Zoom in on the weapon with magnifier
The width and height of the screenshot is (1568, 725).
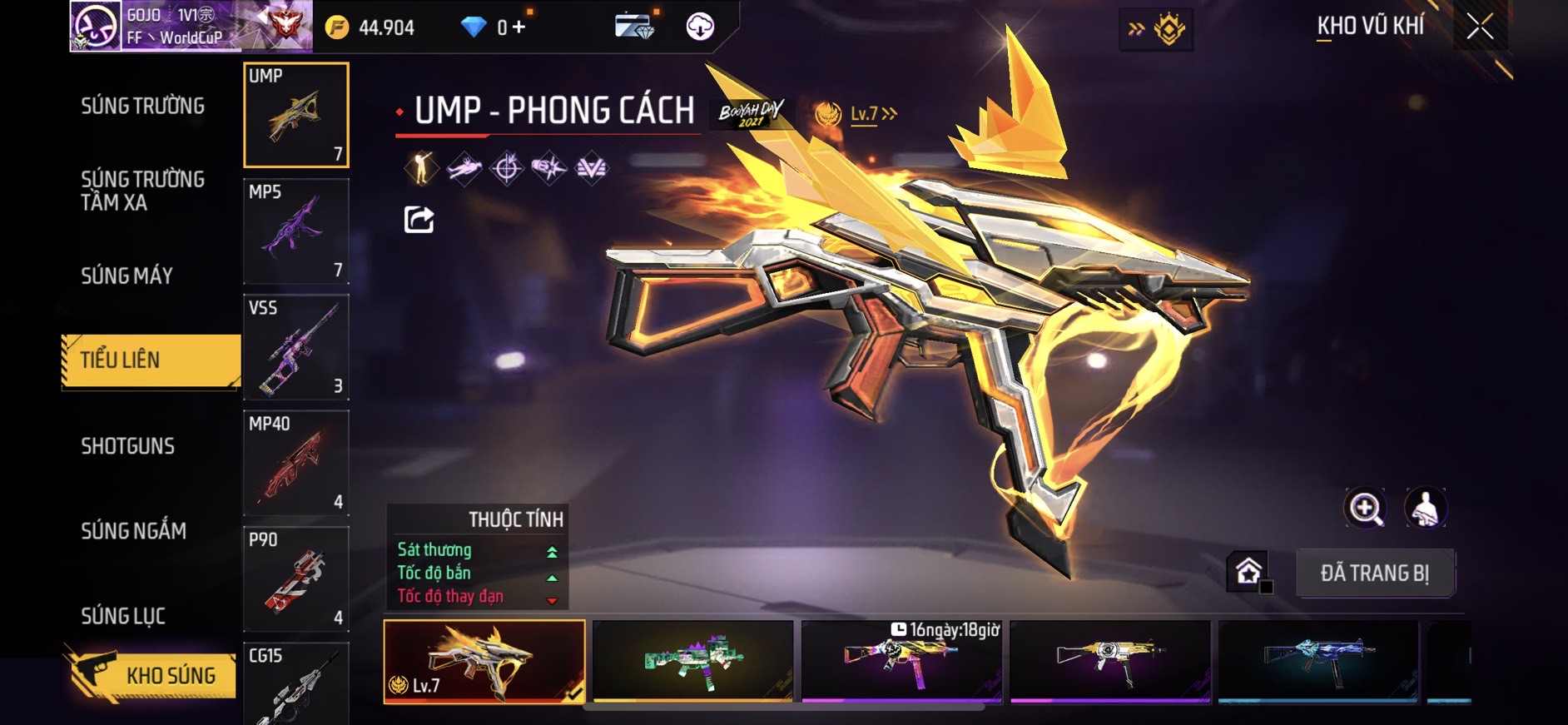(1365, 508)
